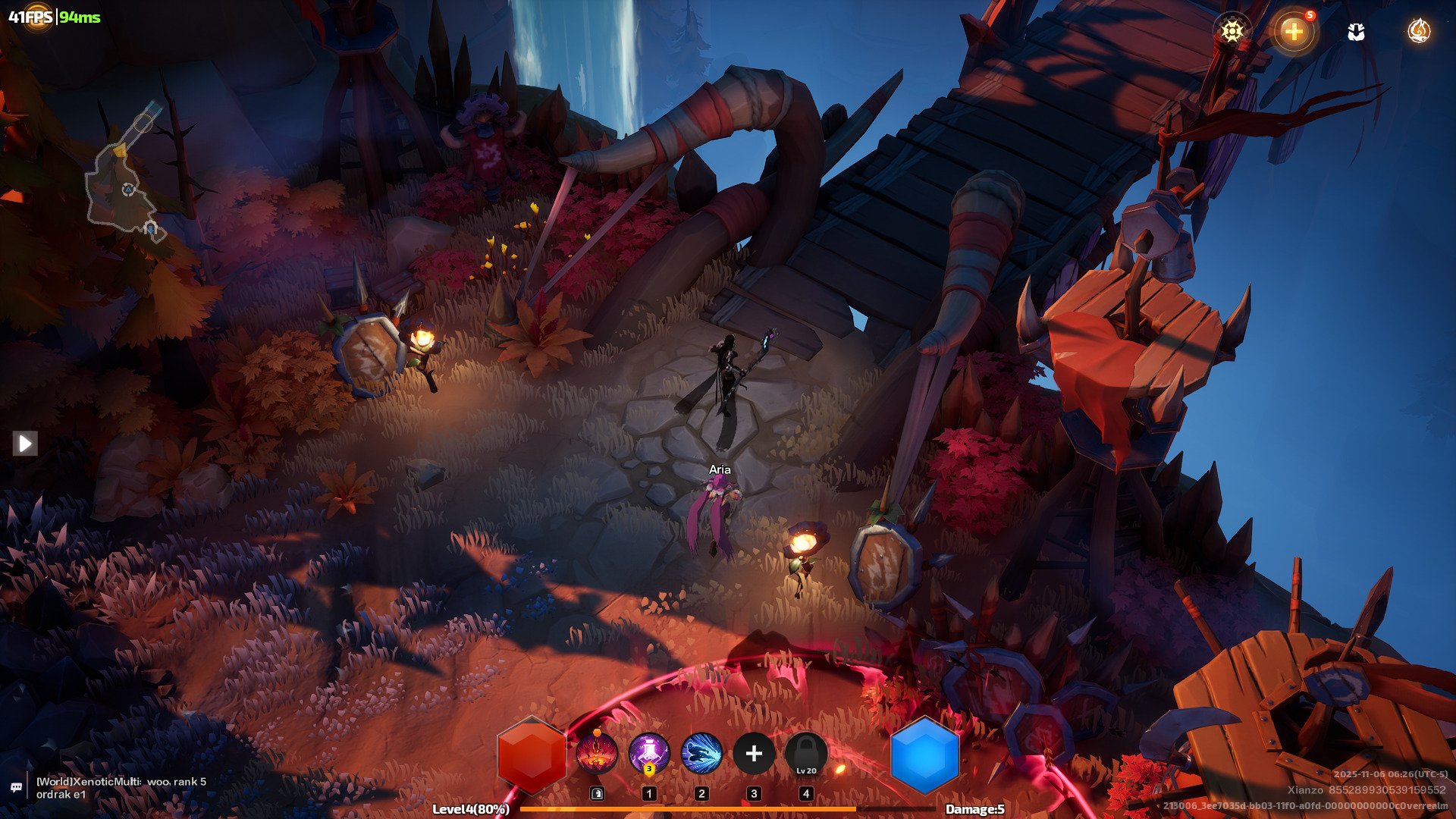Trigger the blue dash skill
The image size is (1456, 819).
(x=701, y=754)
